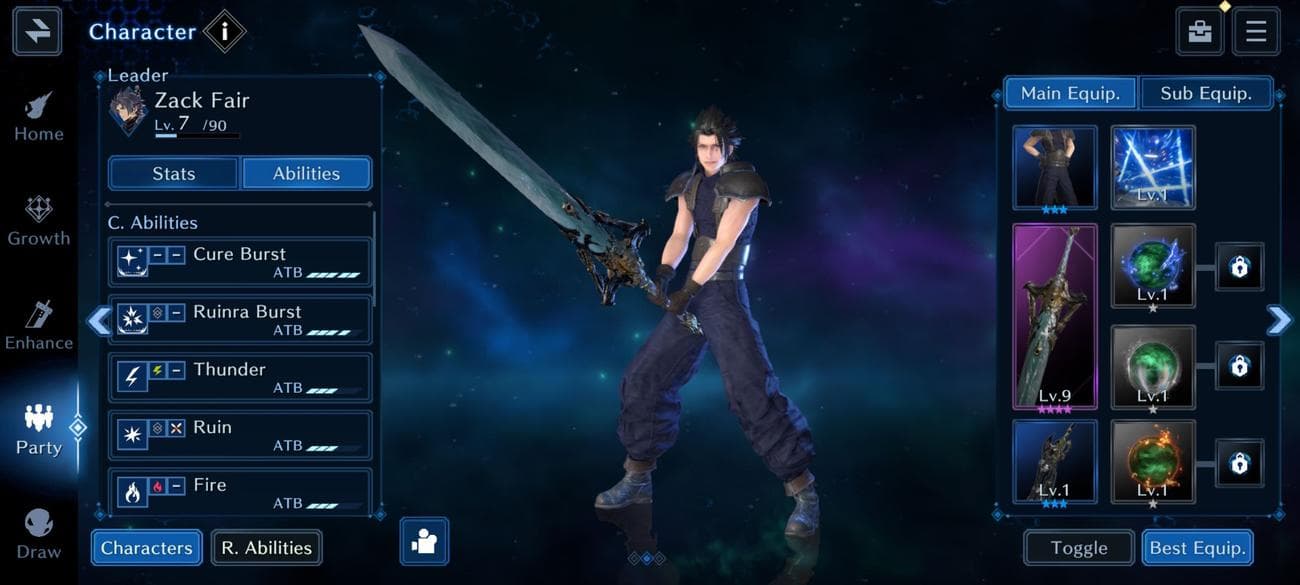Click the camera view button
The width and height of the screenshot is (1300, 585).
tap(424, 542)
